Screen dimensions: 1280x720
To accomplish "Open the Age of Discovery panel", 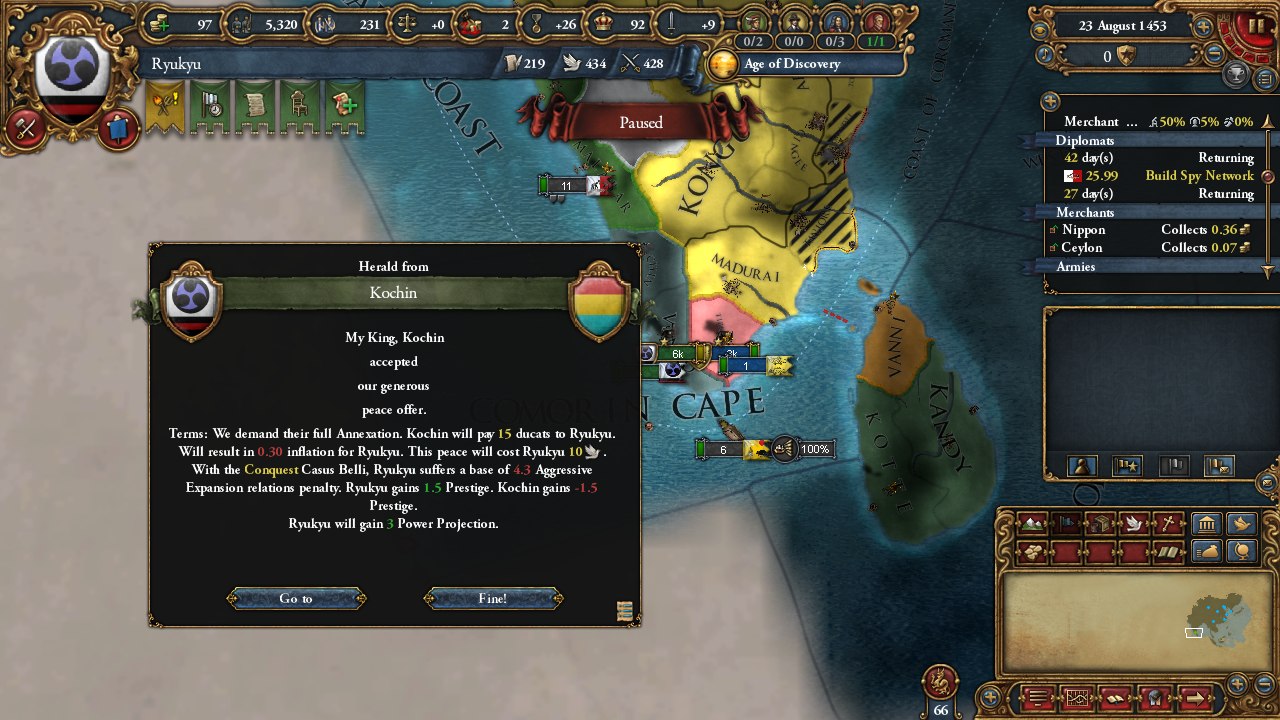I will coord(790,64).
